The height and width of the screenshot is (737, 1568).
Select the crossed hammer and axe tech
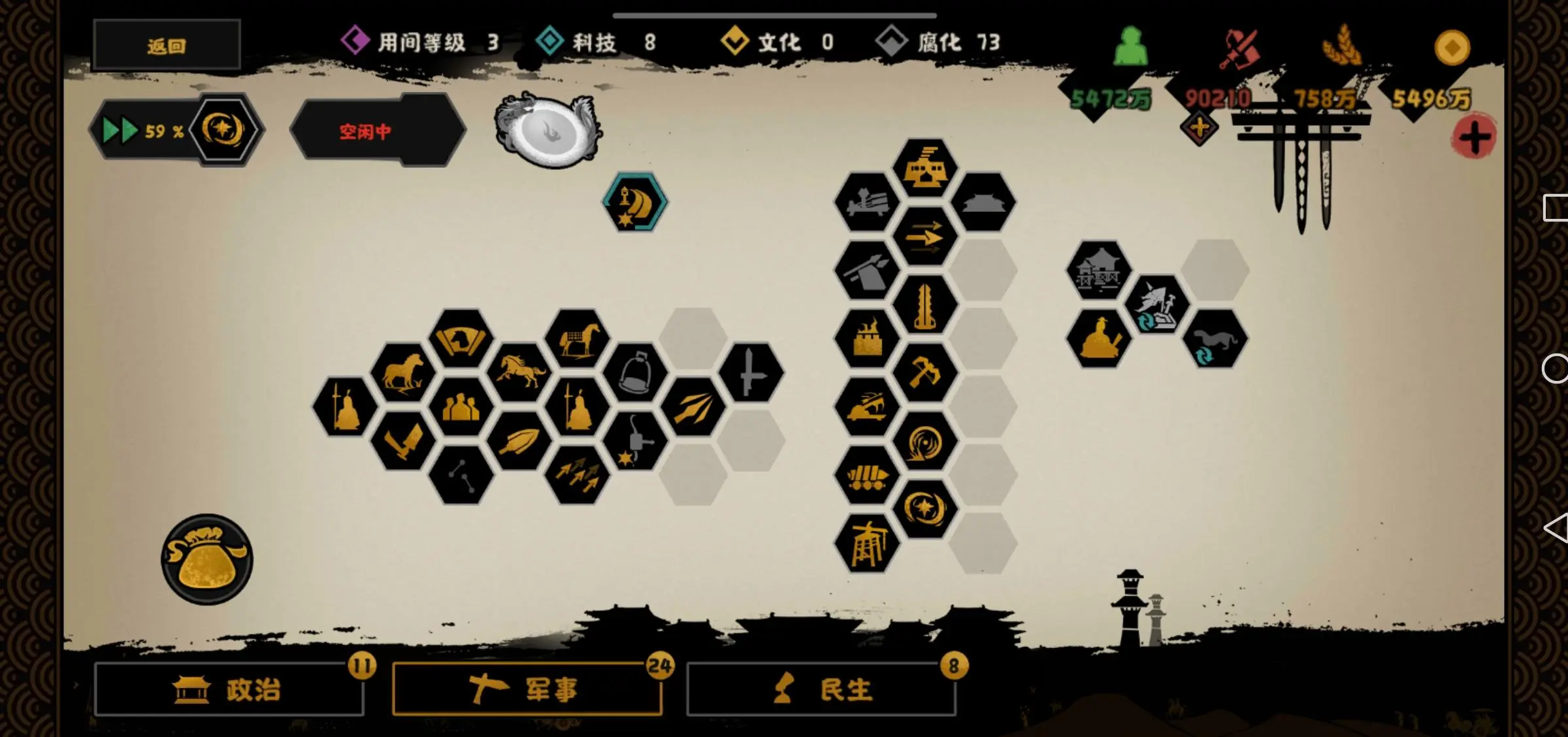pyautogui.click(x=924, y=373)
